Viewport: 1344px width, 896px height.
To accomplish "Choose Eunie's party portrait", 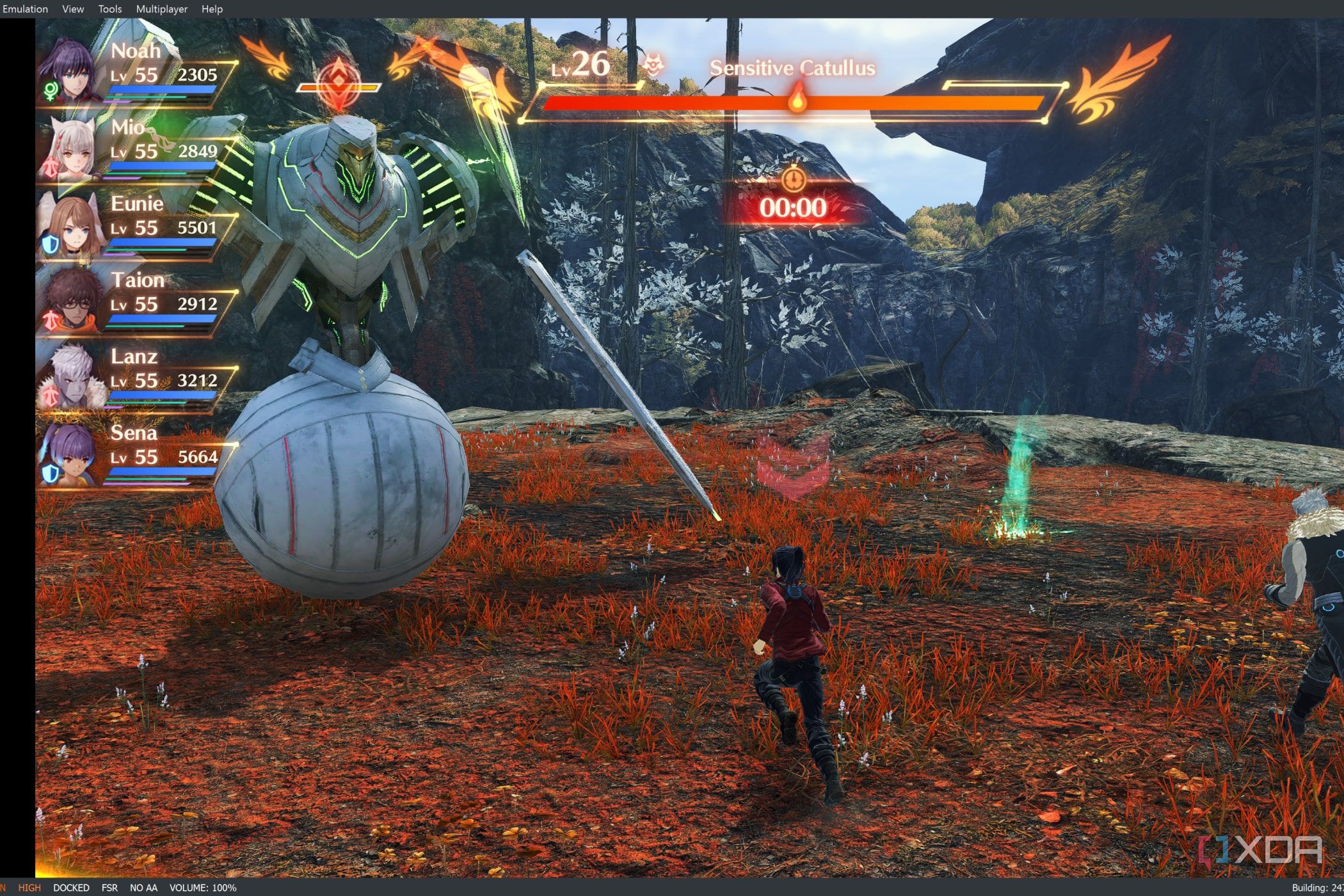I will click(70, 224).
